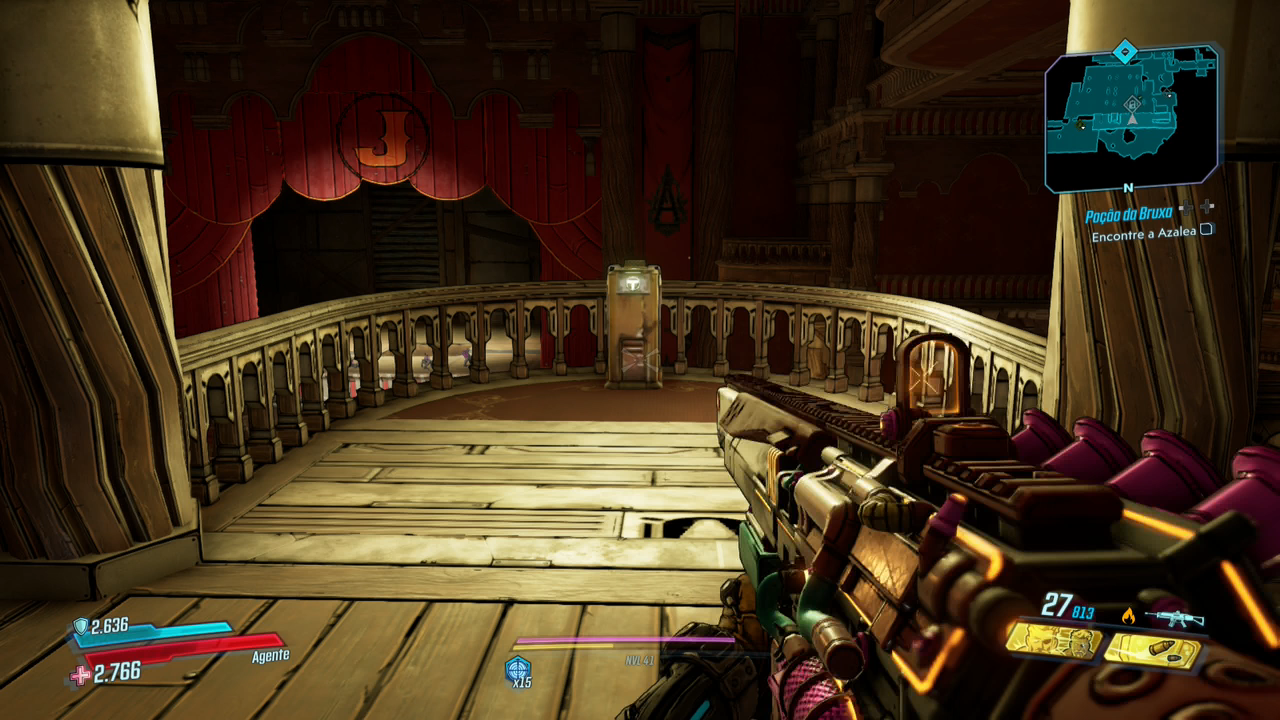Select the grenade icon showing x15
The image size is (1280, 720).
click(518, 668)
